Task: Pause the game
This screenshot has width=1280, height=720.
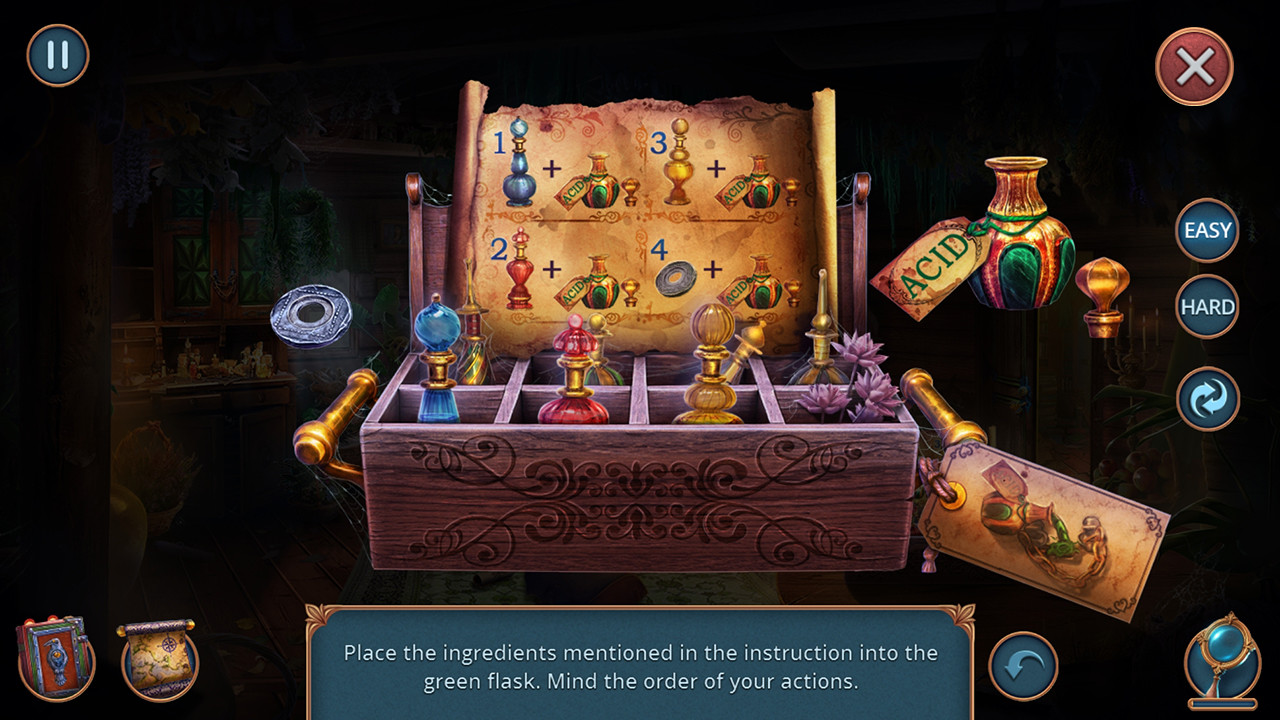Action: click(56, 55)
